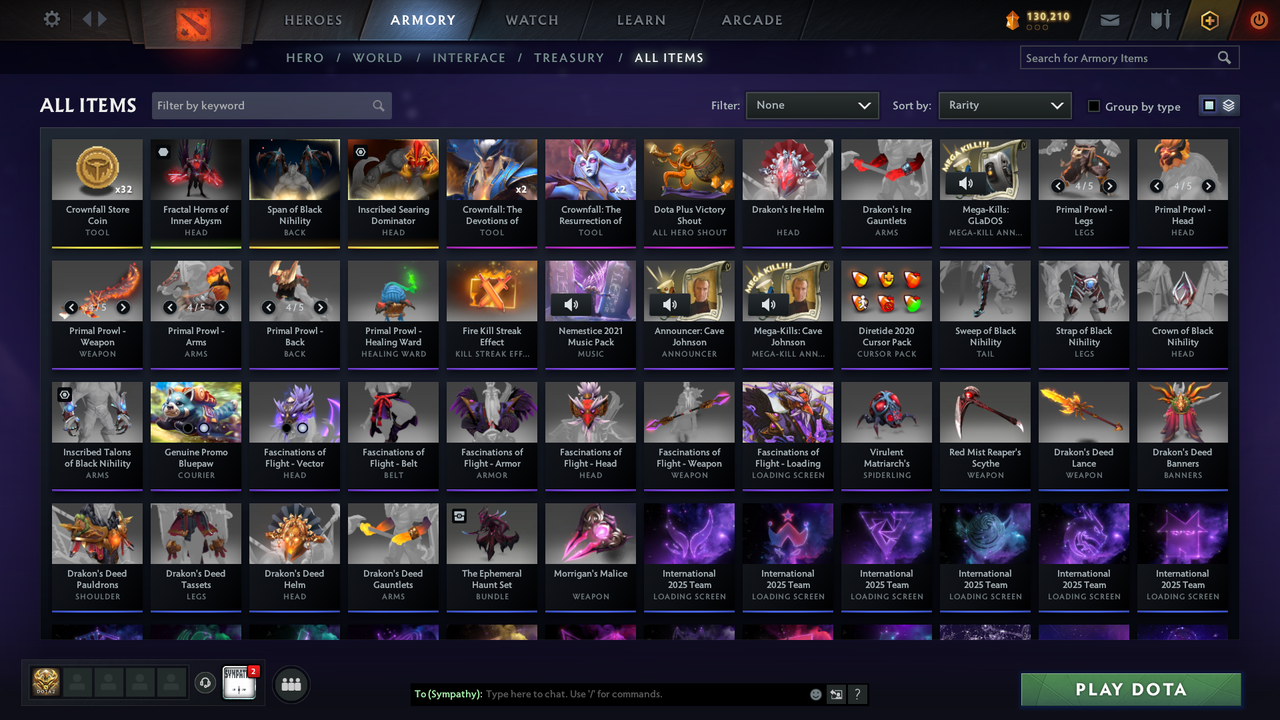Enable the Group by type checkbox

click(1095, 106)
